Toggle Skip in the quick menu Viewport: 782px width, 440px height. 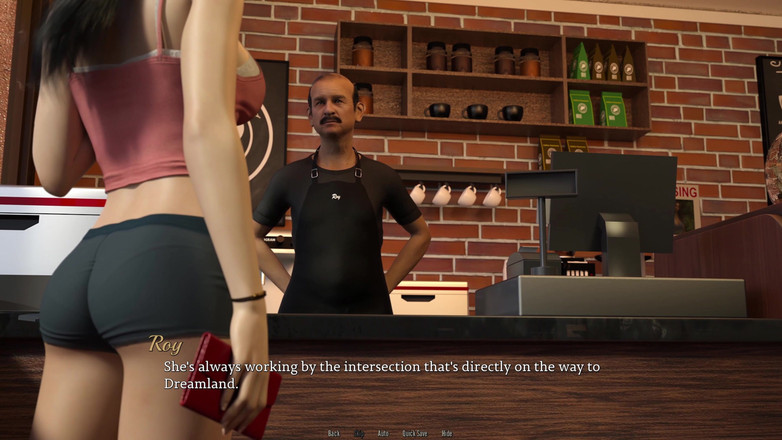(x=359, y=433)
